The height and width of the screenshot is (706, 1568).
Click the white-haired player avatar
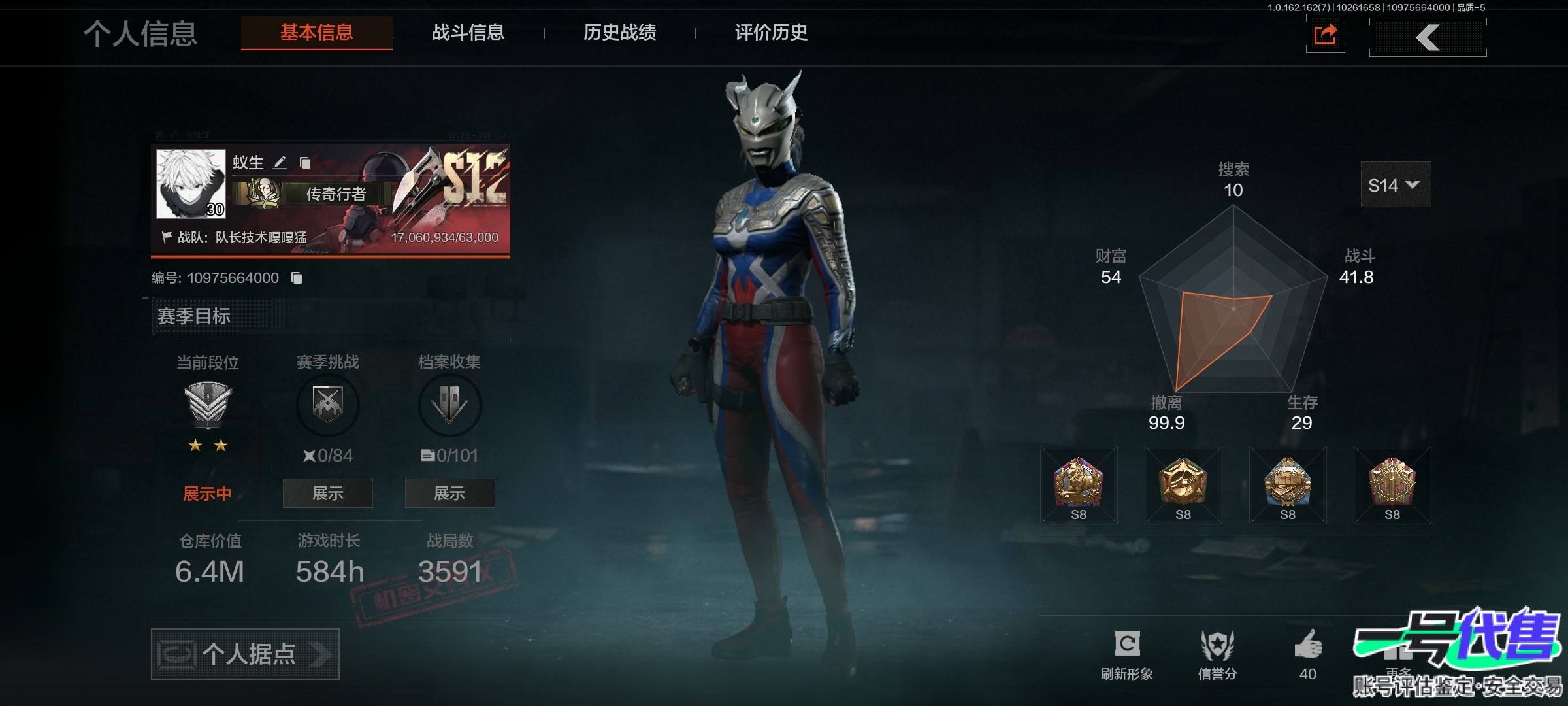click(x=191, y=184)
